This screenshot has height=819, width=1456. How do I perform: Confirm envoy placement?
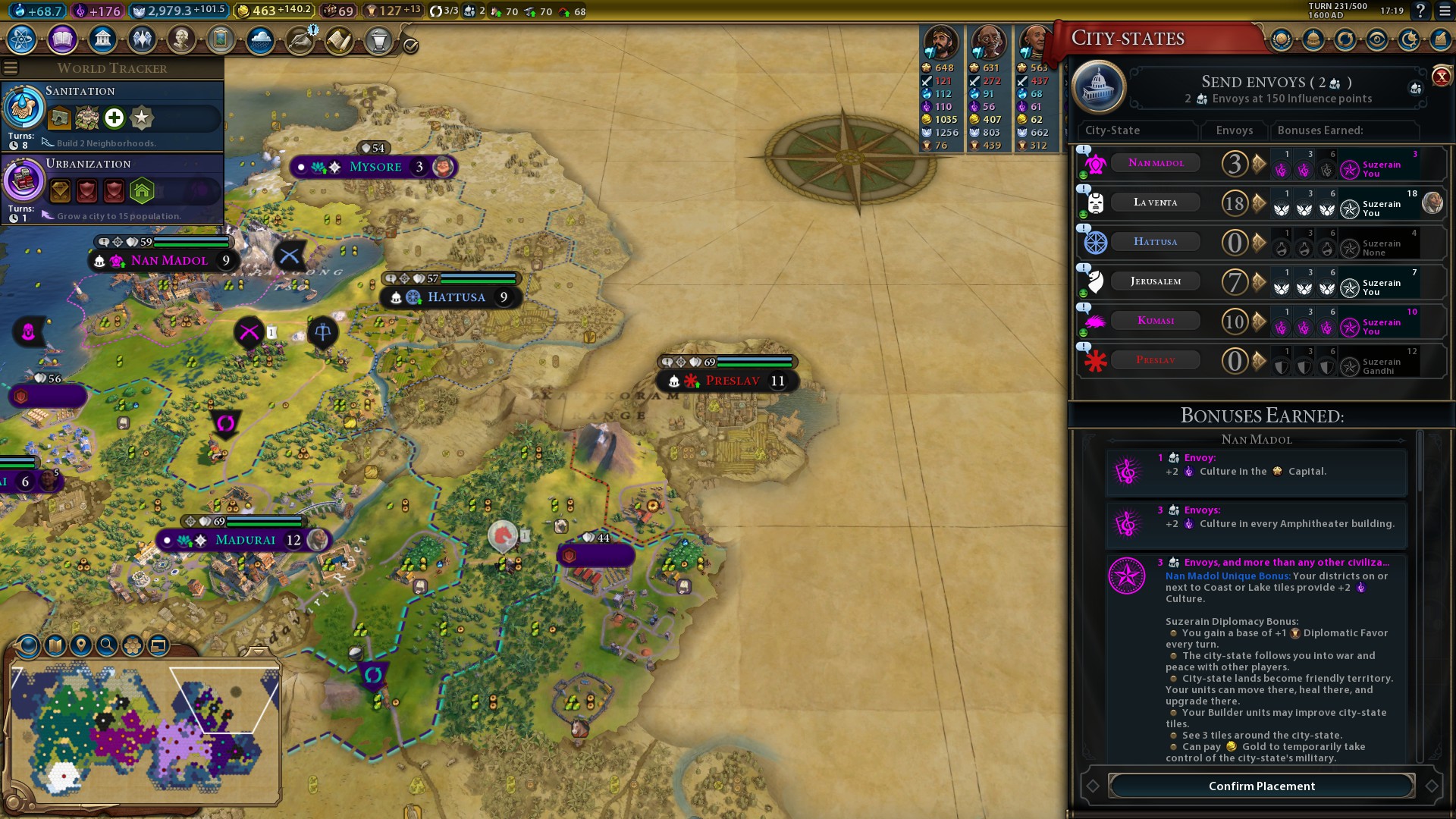point(1262,786)
